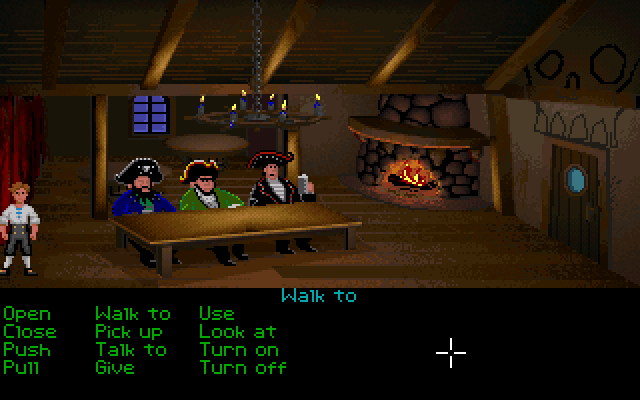Select the Open verb
Screen dimensions: 640x400
pos(26,314)
